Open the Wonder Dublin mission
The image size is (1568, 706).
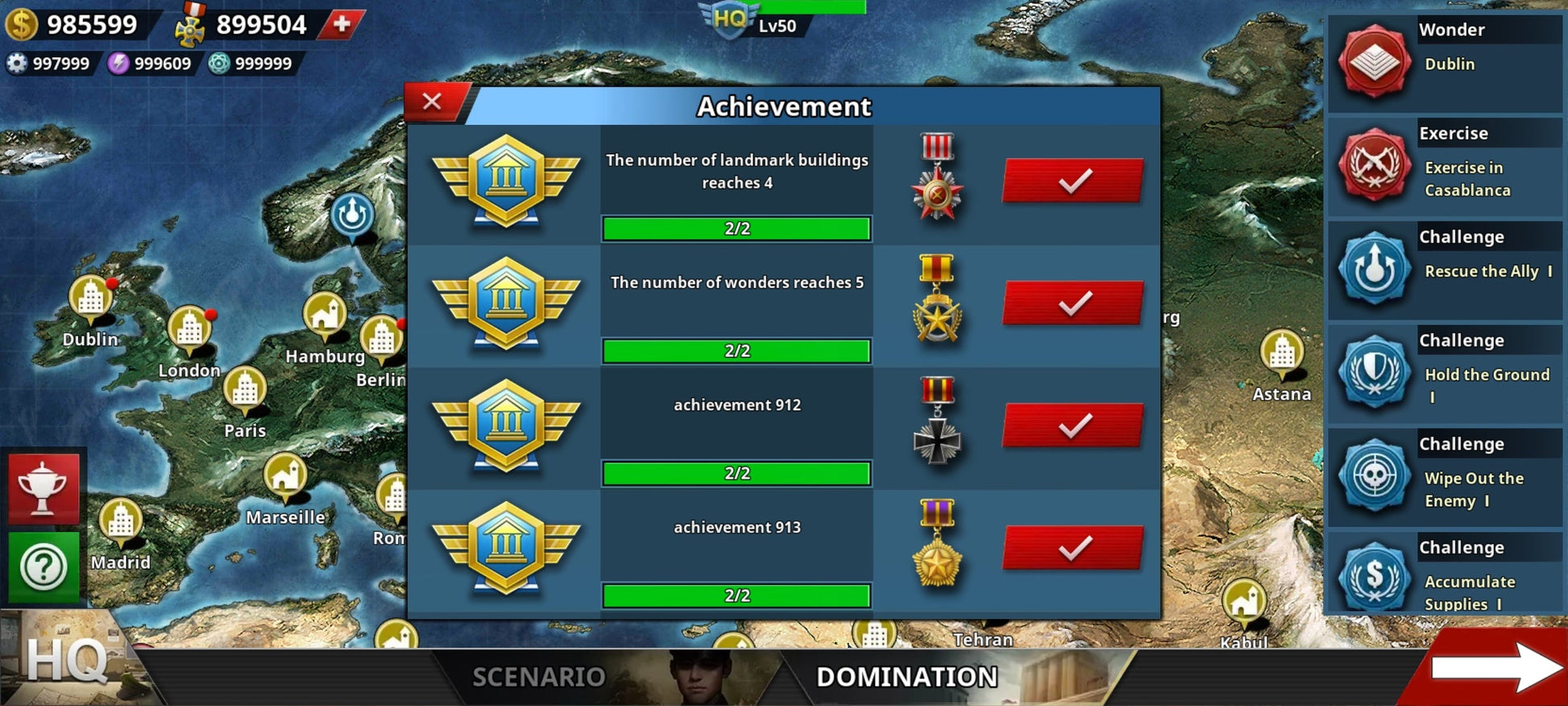coord(1444,61)
